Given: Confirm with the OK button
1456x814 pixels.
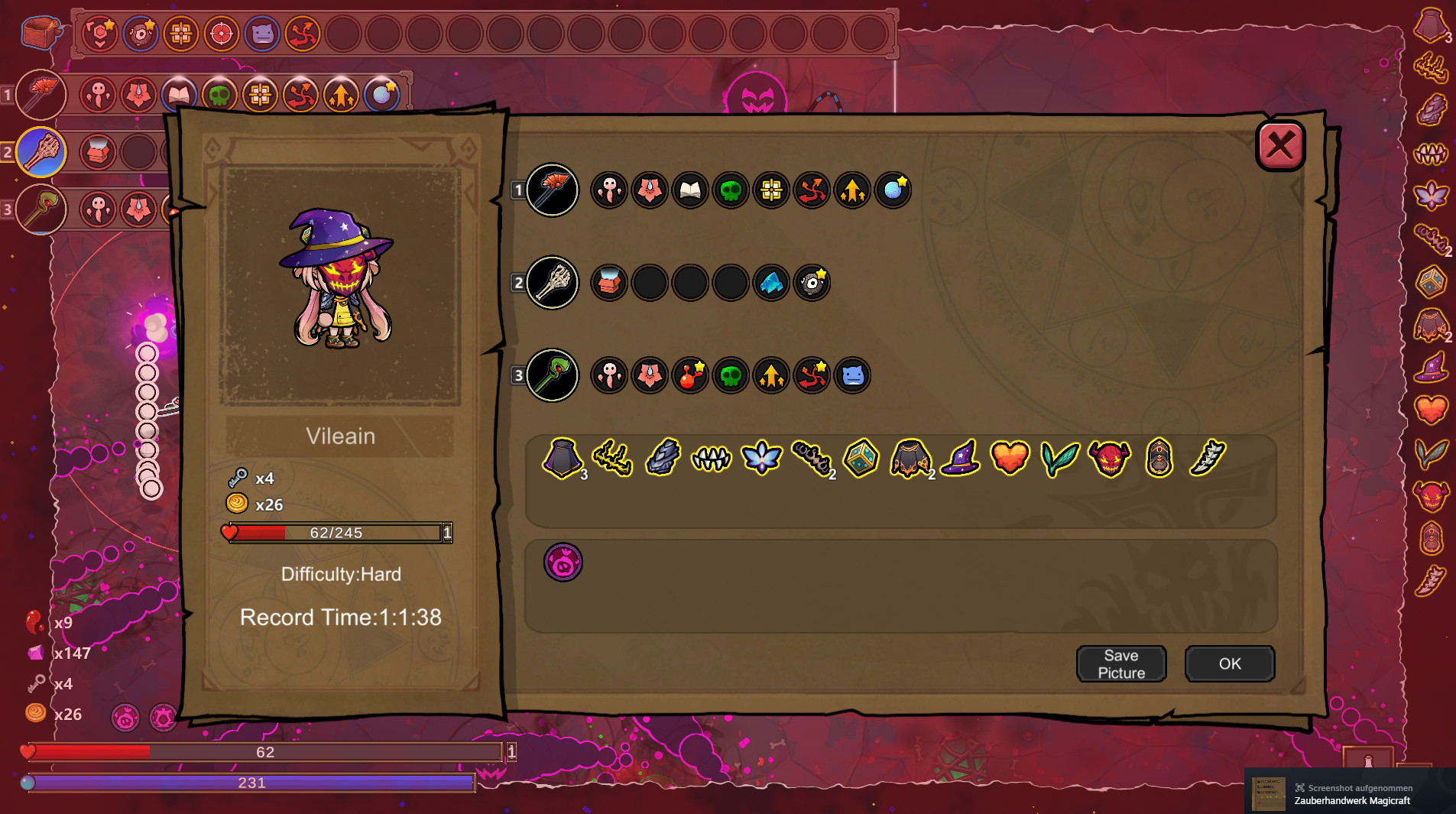Looking at the screenshot, I should (1229, 663).
